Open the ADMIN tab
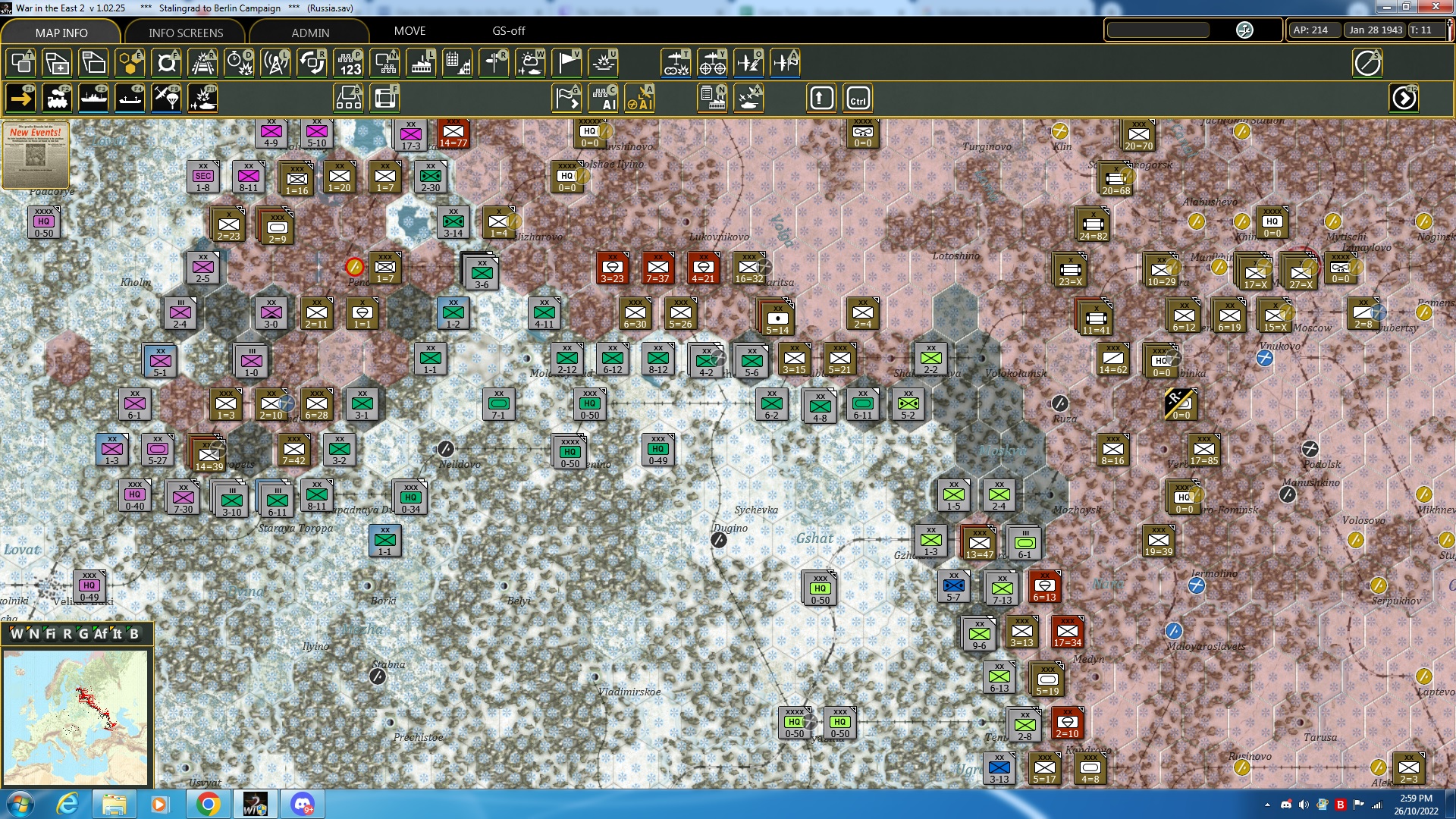Screen dimensions: 1456x819 coord(311,33)
